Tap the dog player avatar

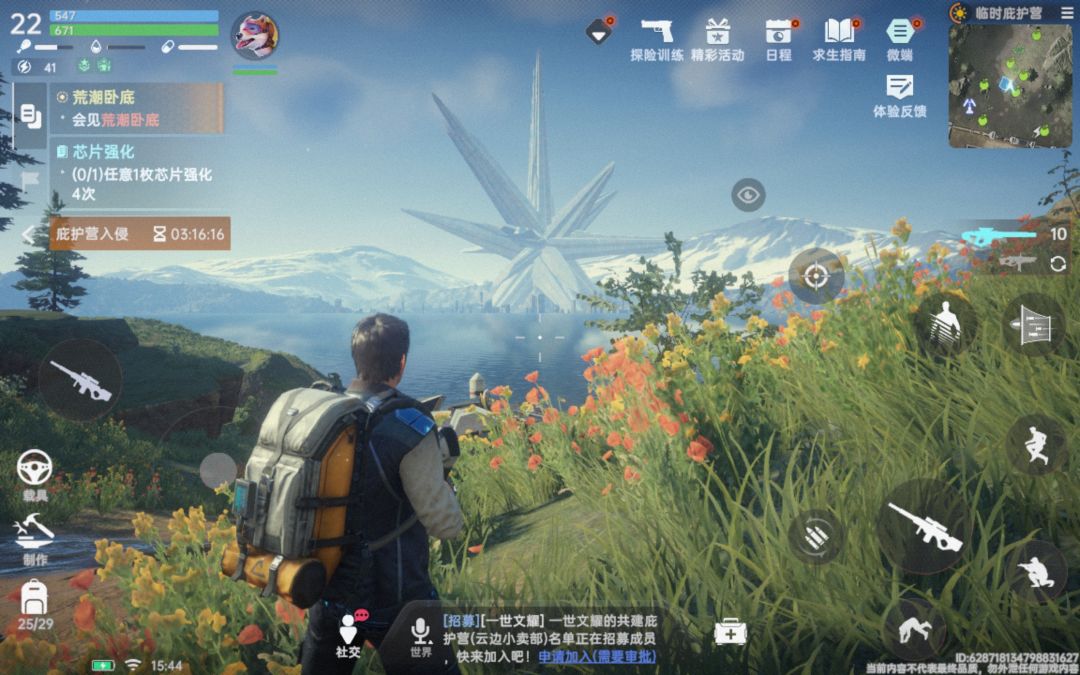tap(255, 36)
